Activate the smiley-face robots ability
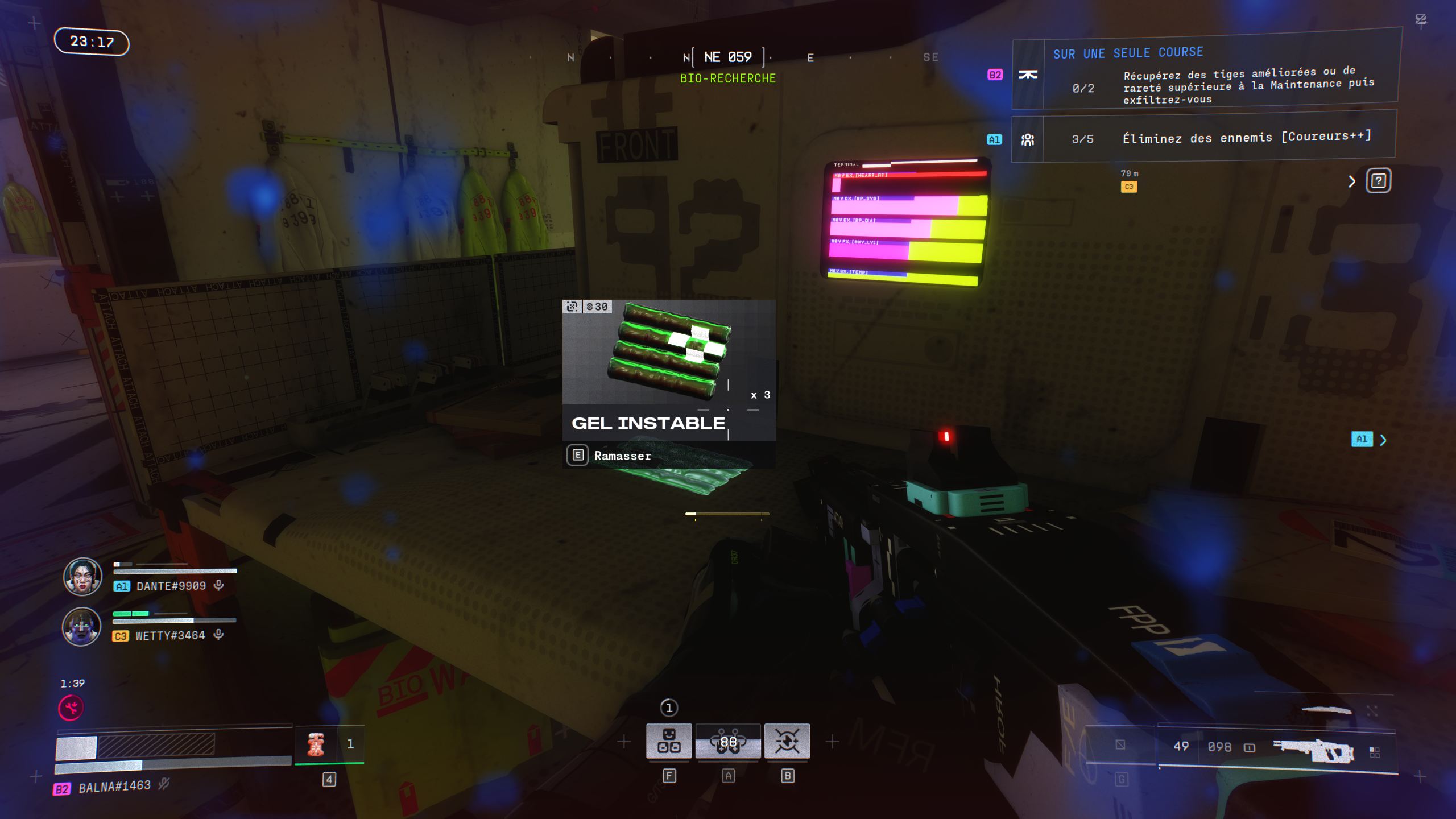The width and height of the screenshot is (1456, 819). [669, 741]
